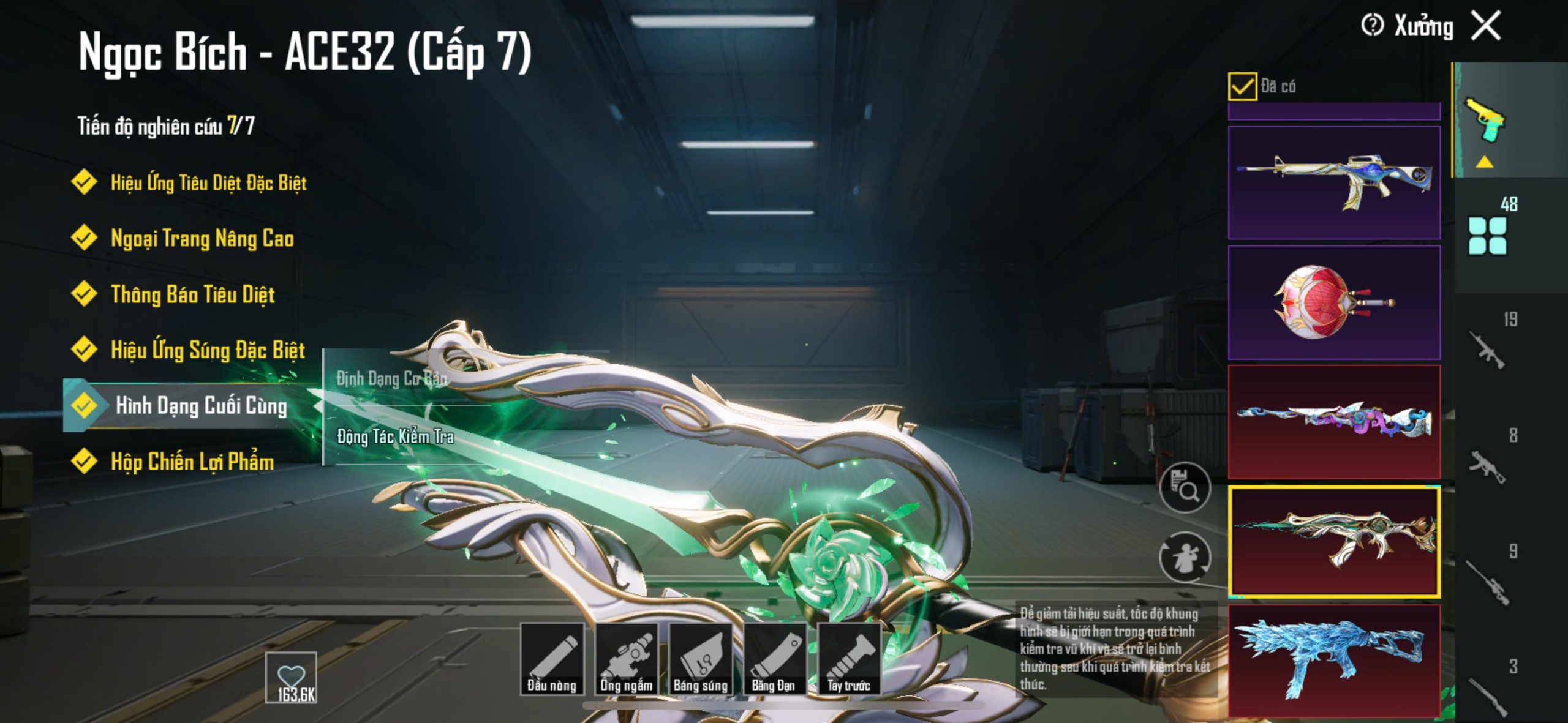1568x723 pixels.
Task: Select the Ống ngắm scope attachment
Action: pos(626,659)
